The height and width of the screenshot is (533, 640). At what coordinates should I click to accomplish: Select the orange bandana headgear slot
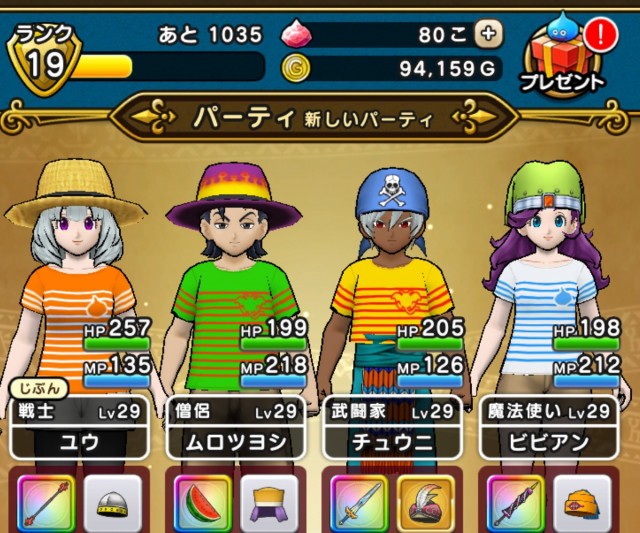[583, 501]
